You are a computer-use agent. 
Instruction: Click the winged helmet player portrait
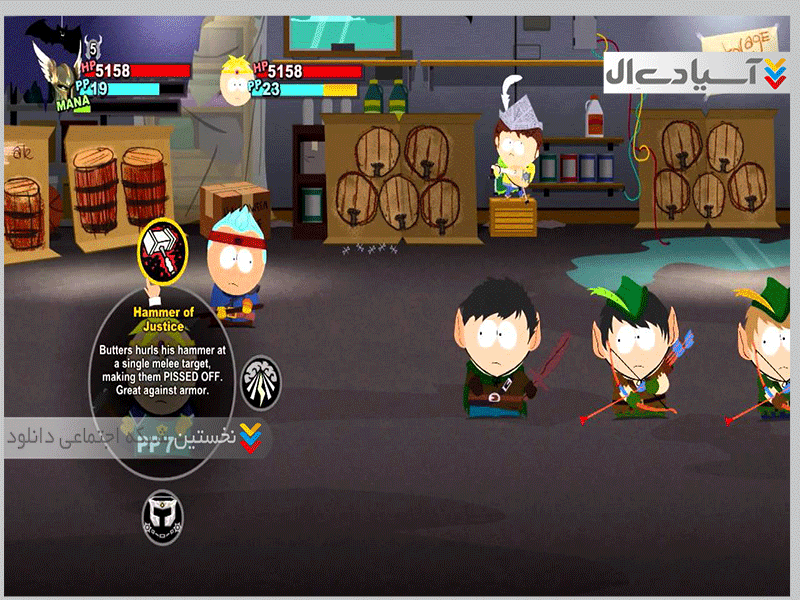click(65, 73)
